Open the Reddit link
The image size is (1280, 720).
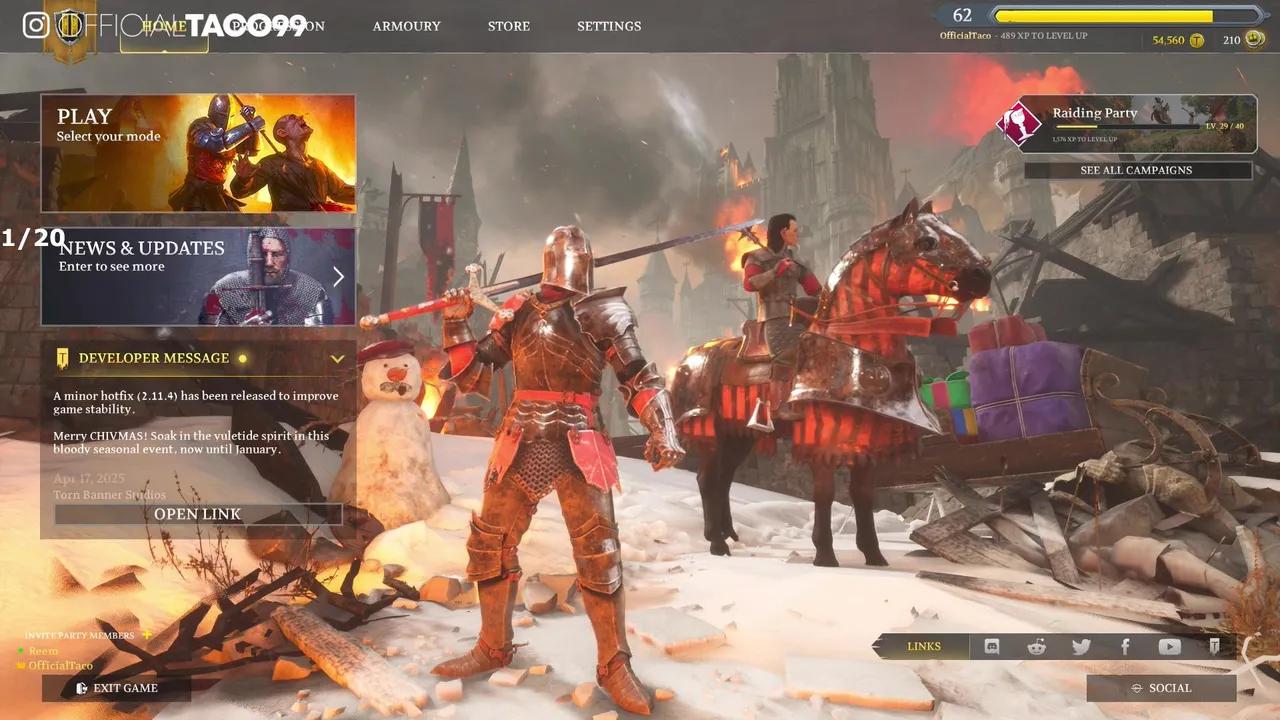(1036, 646)
